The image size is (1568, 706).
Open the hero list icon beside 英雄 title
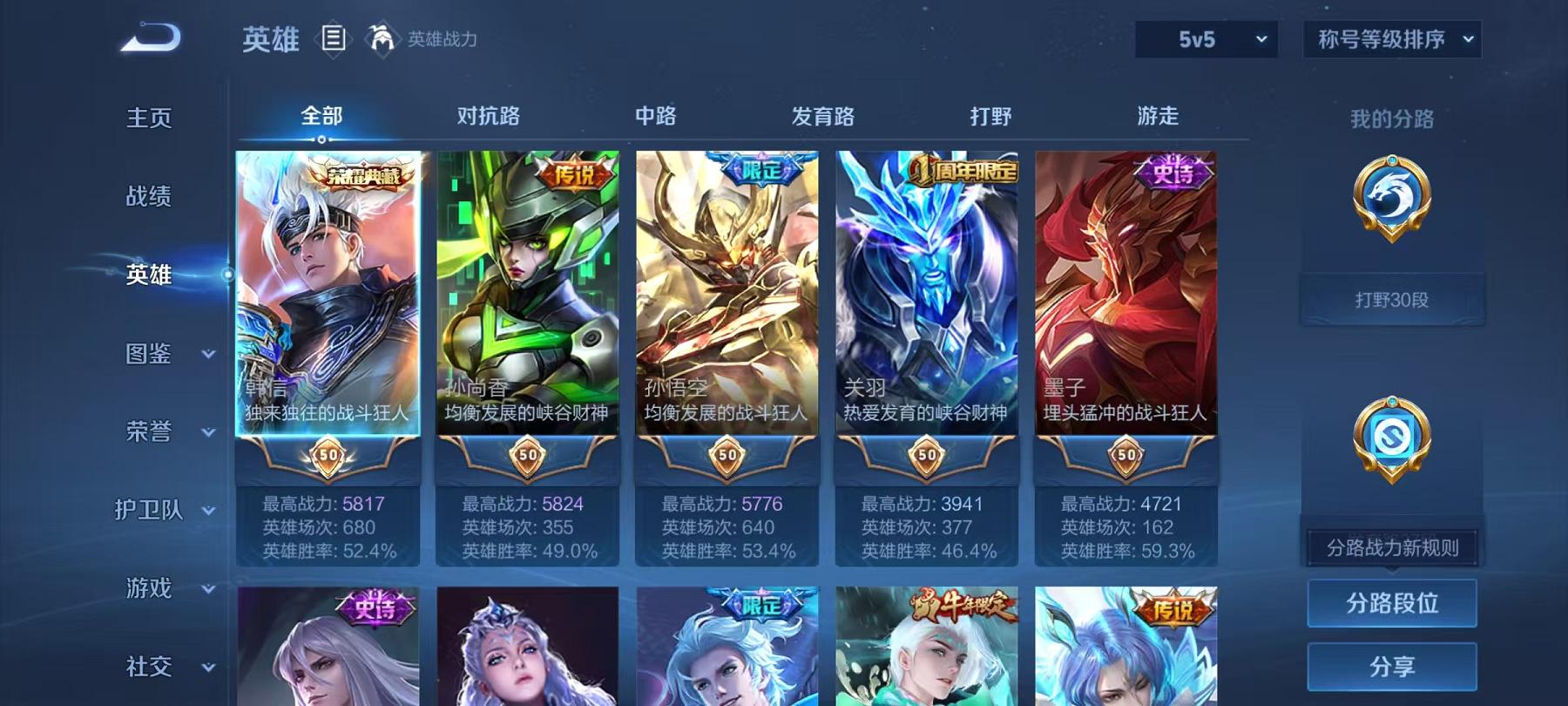tap(334, 37)
